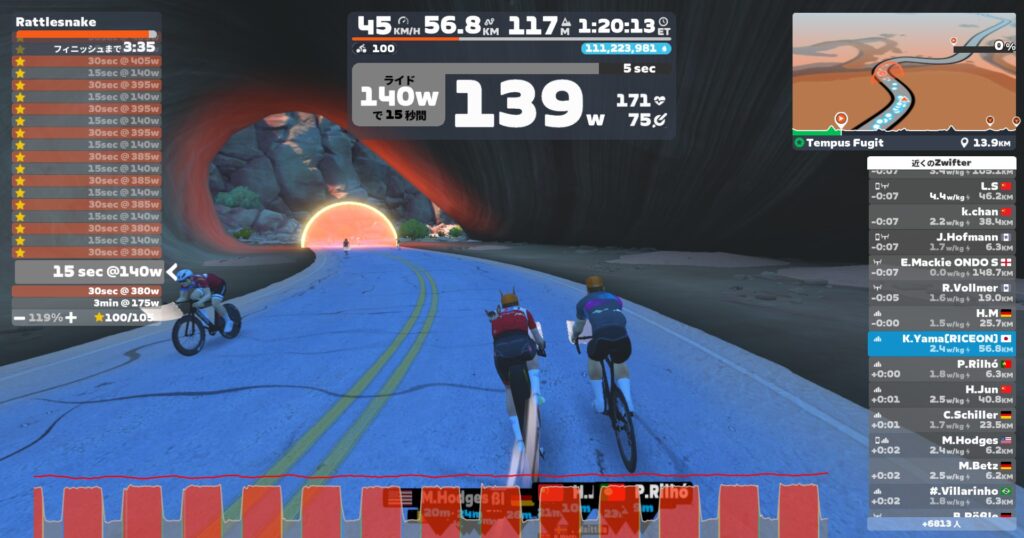Pick M.Hodges in nearby Zwifters list
1024x538 pixels.
(x=941, y=445)
